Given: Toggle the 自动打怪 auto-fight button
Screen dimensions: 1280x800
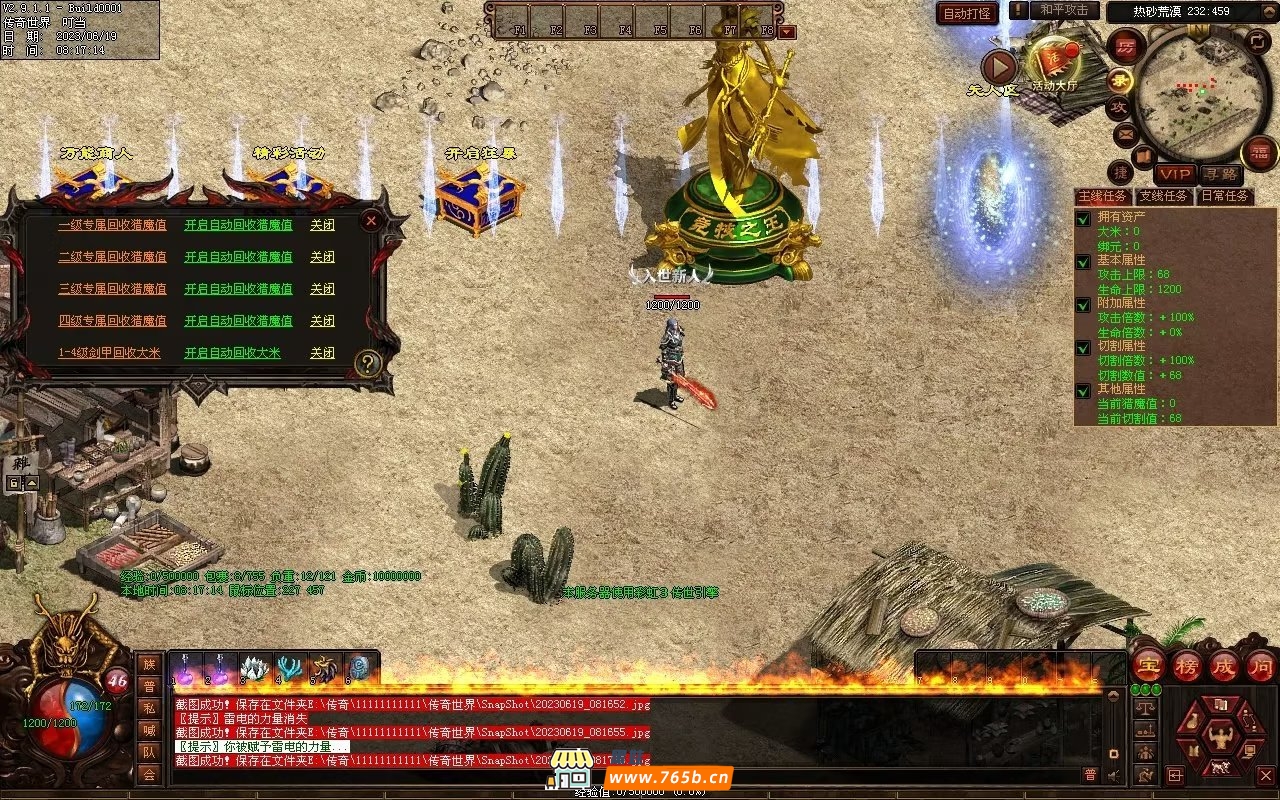Looking at the screenshot, I should click(x=968, y=14).
